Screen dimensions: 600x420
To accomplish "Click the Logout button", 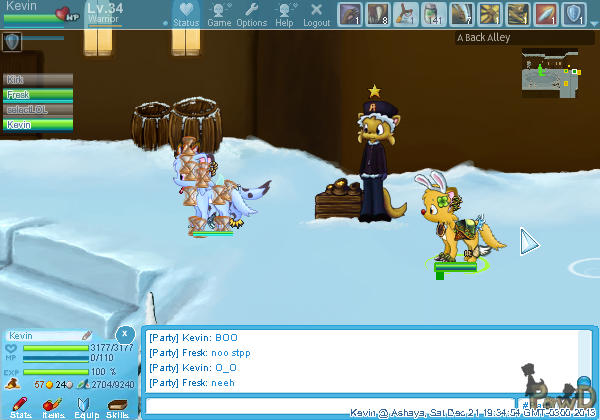I will [316, 14].
